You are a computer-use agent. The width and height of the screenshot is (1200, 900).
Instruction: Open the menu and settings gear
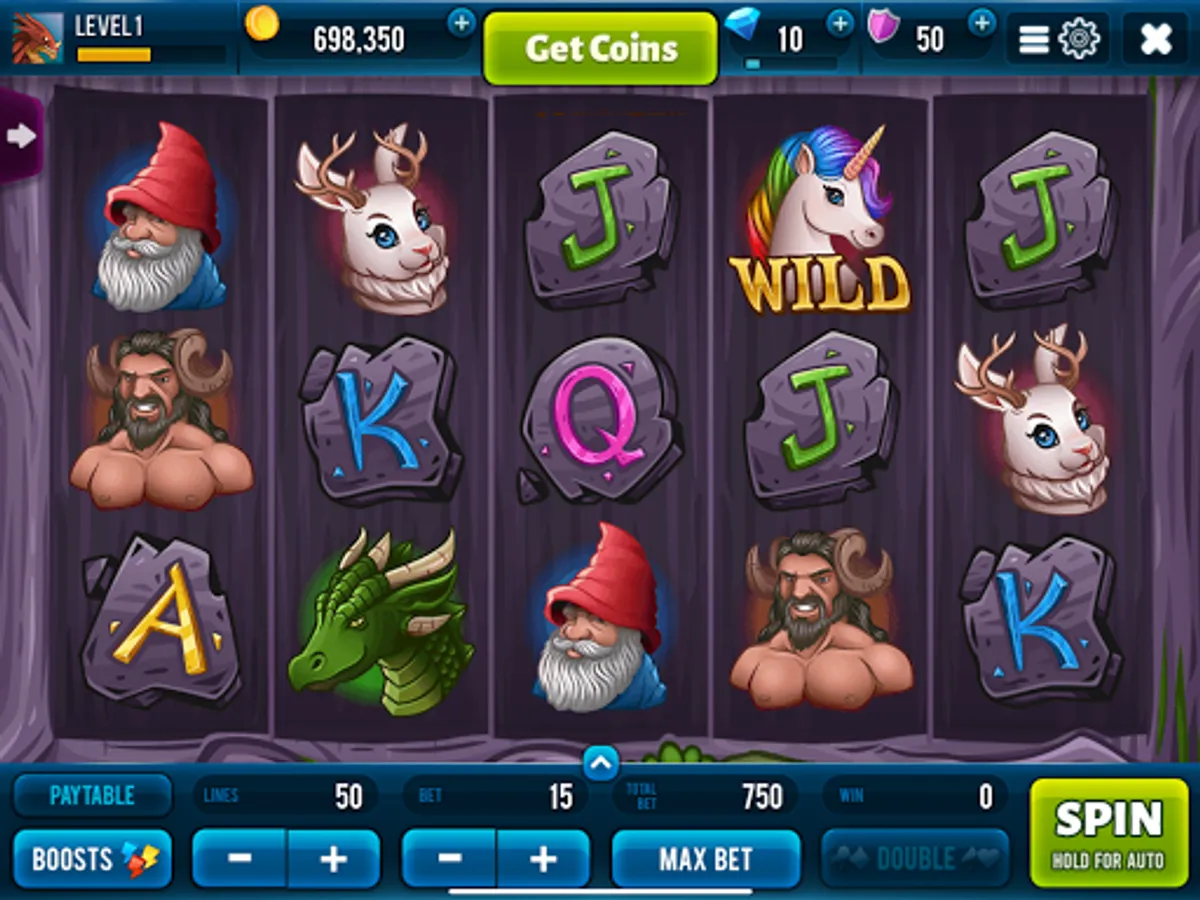1058,39
